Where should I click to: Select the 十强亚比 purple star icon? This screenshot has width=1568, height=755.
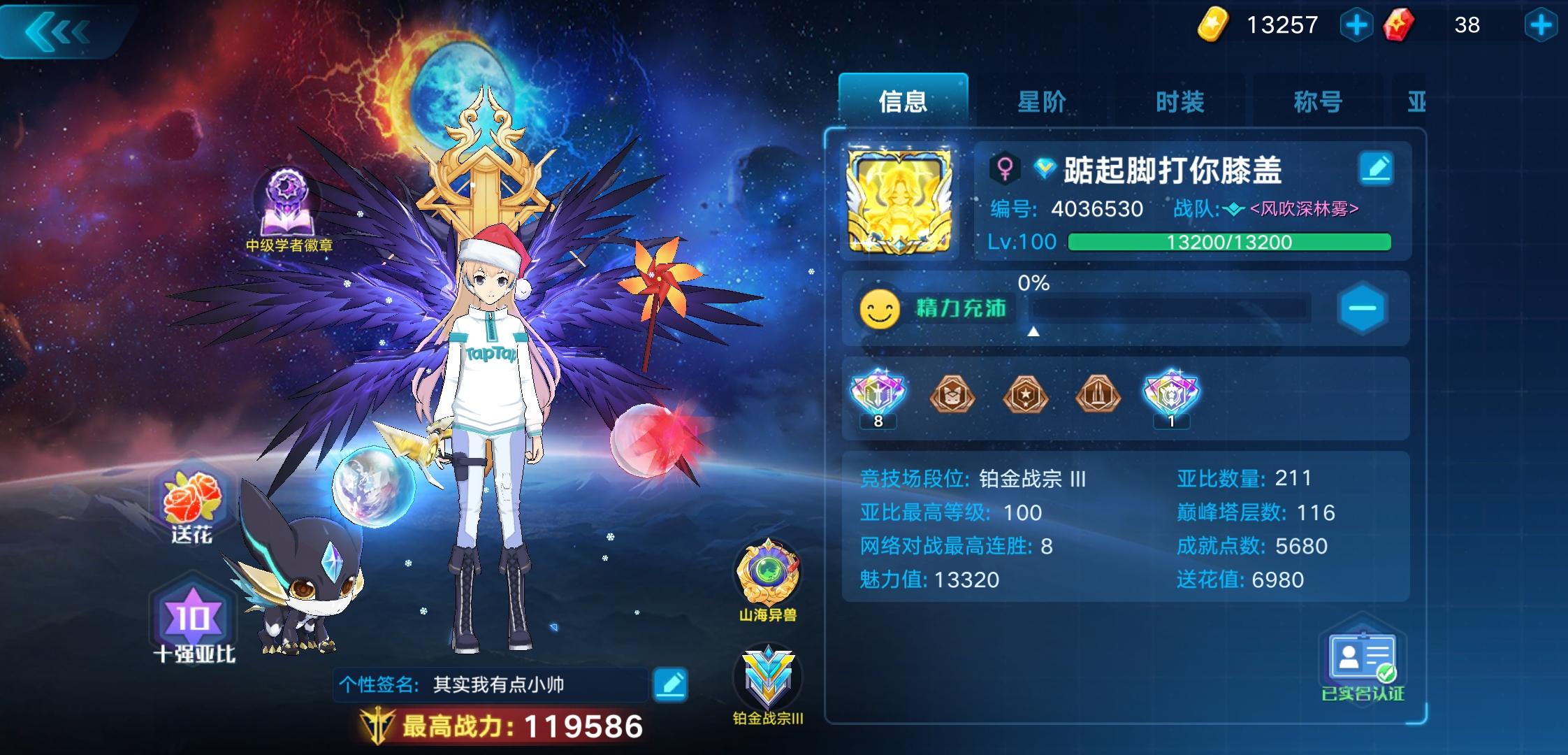[189, 617]
